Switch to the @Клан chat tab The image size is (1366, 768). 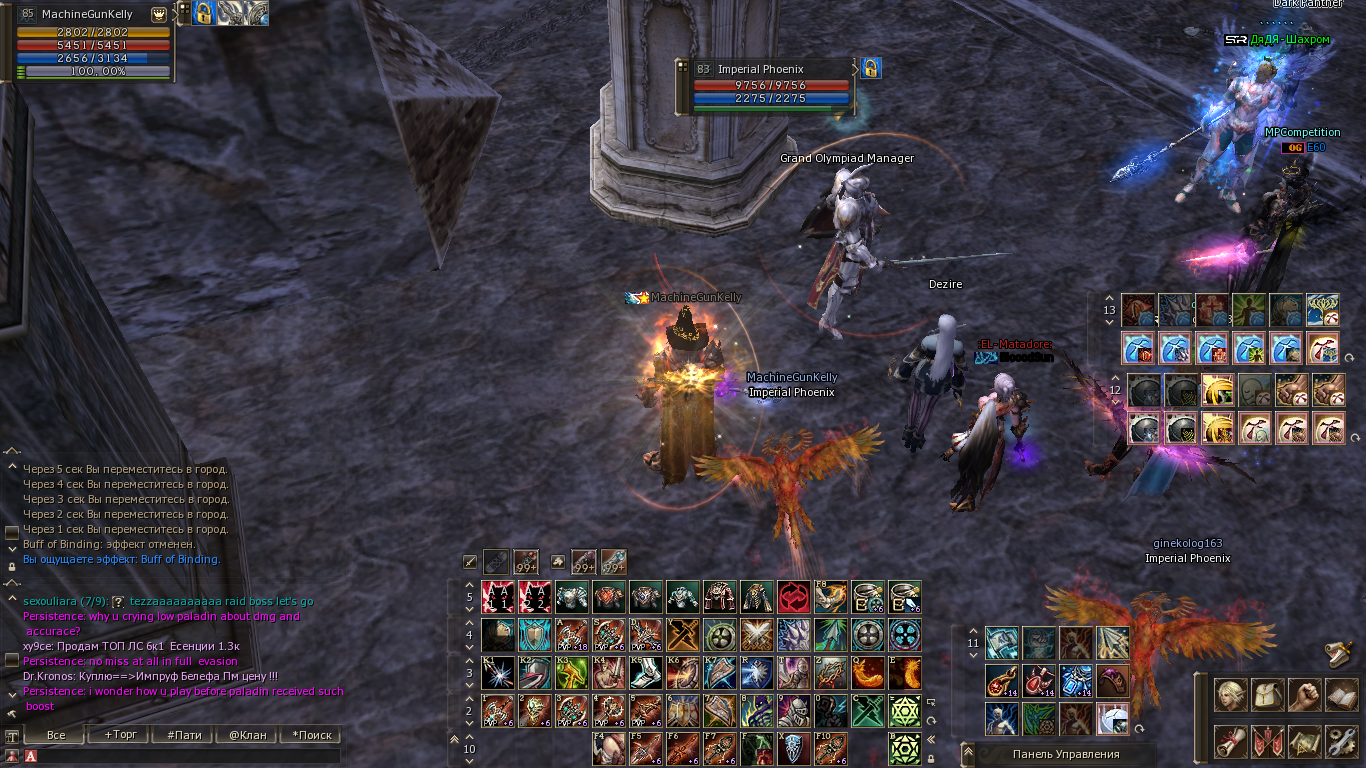tap(247, 734)
